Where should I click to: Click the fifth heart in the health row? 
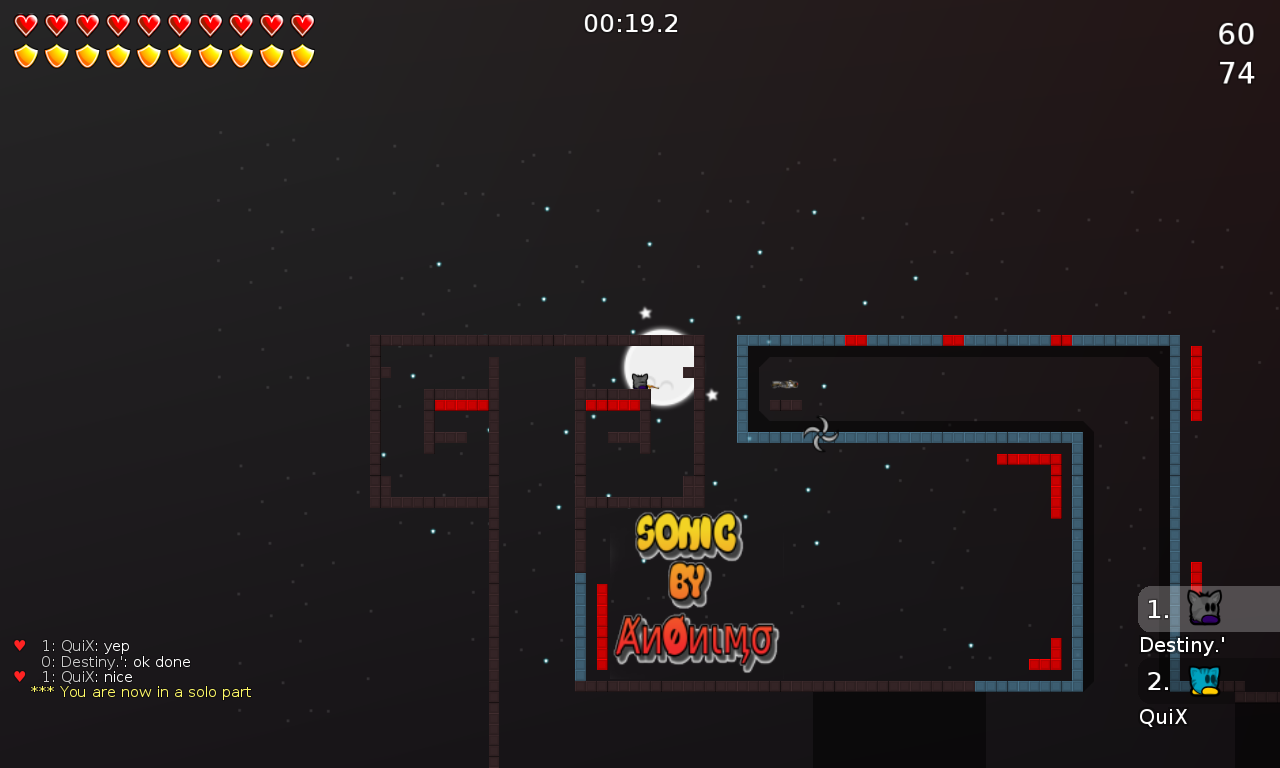(x=147, y=25)
